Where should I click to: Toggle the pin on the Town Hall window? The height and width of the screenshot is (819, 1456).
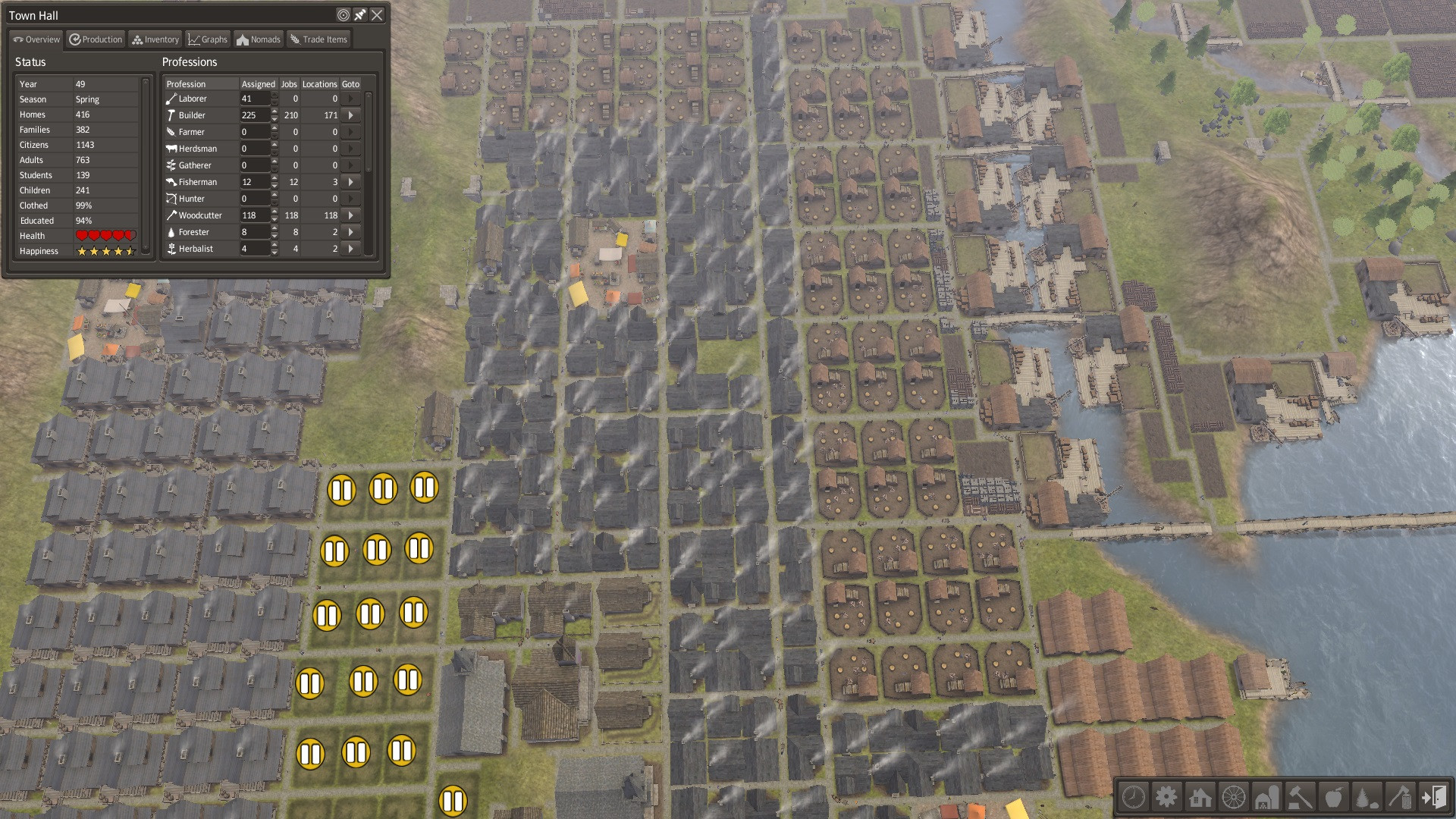pyautogui.click(x=360, y=14)
